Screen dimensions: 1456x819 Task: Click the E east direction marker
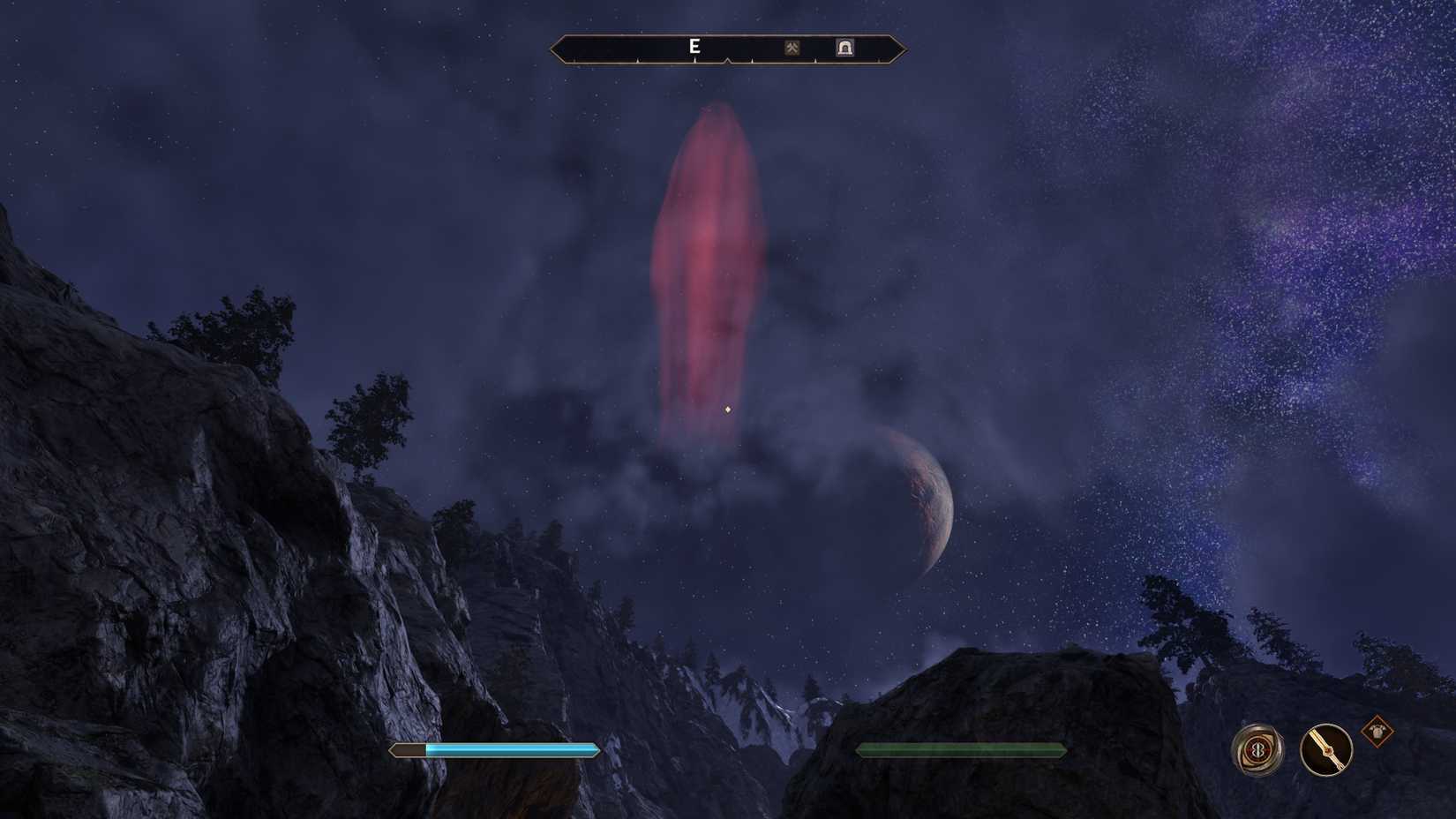pyautogui.click(x=694, y=47)
